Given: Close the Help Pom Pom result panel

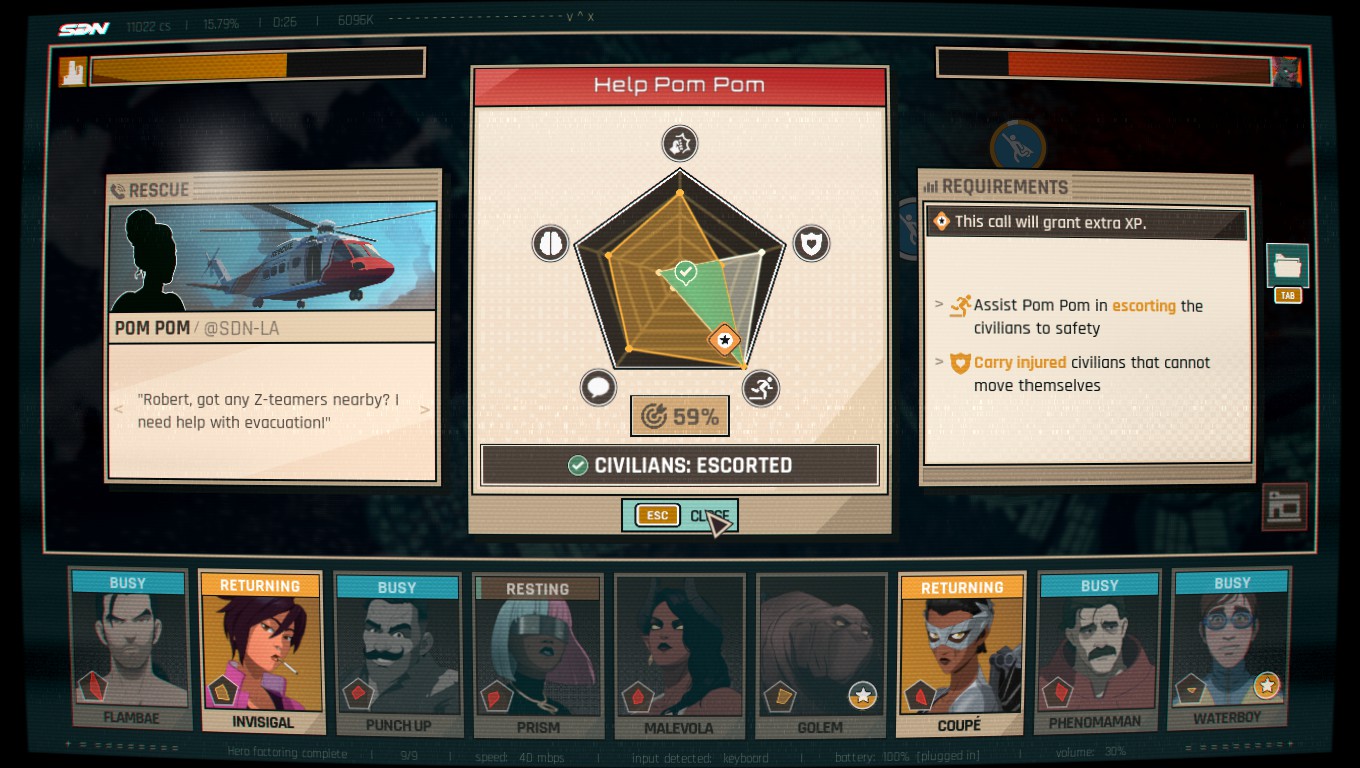Looking at the screenshot, I should click(x=680, y=516).
